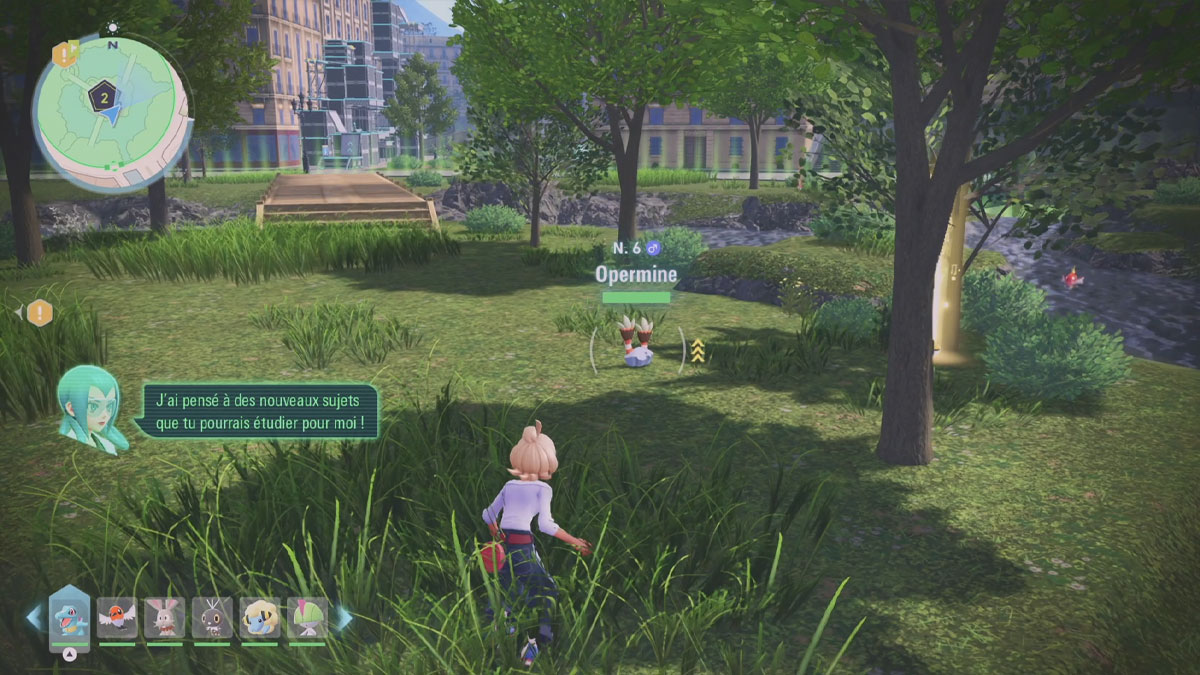
Task: Select the Scatterbug party slot
Action: [x=212, y=618]
